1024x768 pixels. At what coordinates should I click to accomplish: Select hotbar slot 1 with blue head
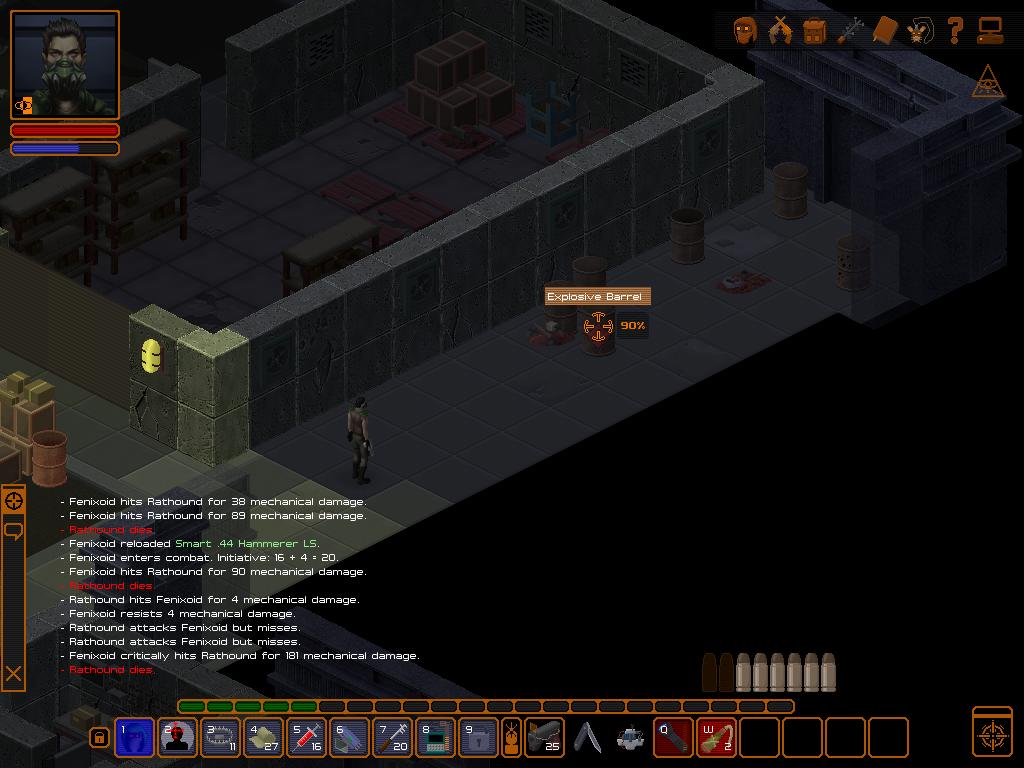point(135,738)
